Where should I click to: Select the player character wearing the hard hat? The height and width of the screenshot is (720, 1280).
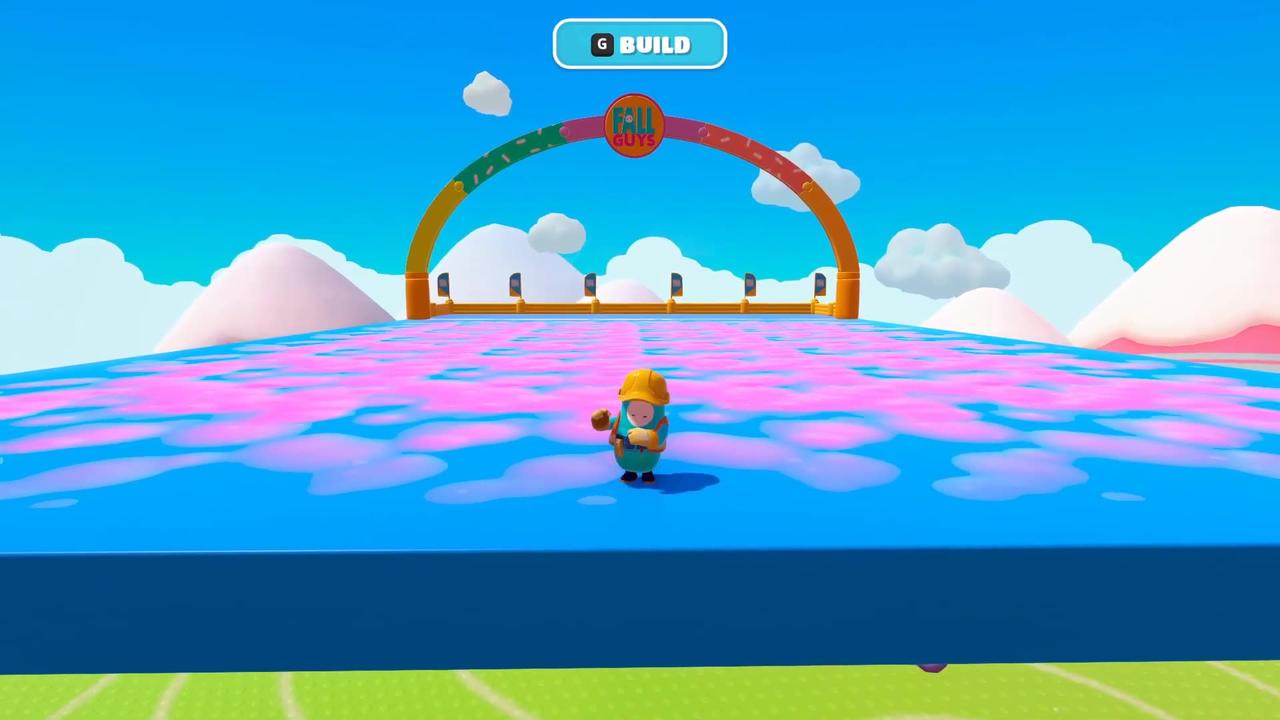pyautogui.click(x=641, y=430)
